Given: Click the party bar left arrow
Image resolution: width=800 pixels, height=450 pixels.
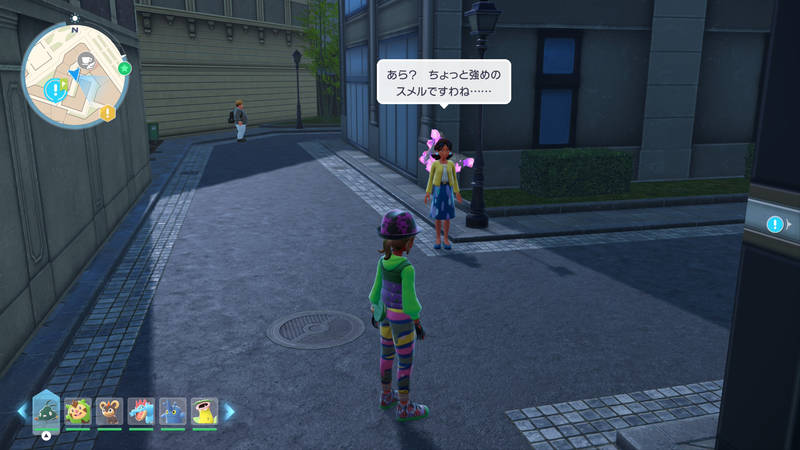Looking at the screenshot, I should 21,411.
